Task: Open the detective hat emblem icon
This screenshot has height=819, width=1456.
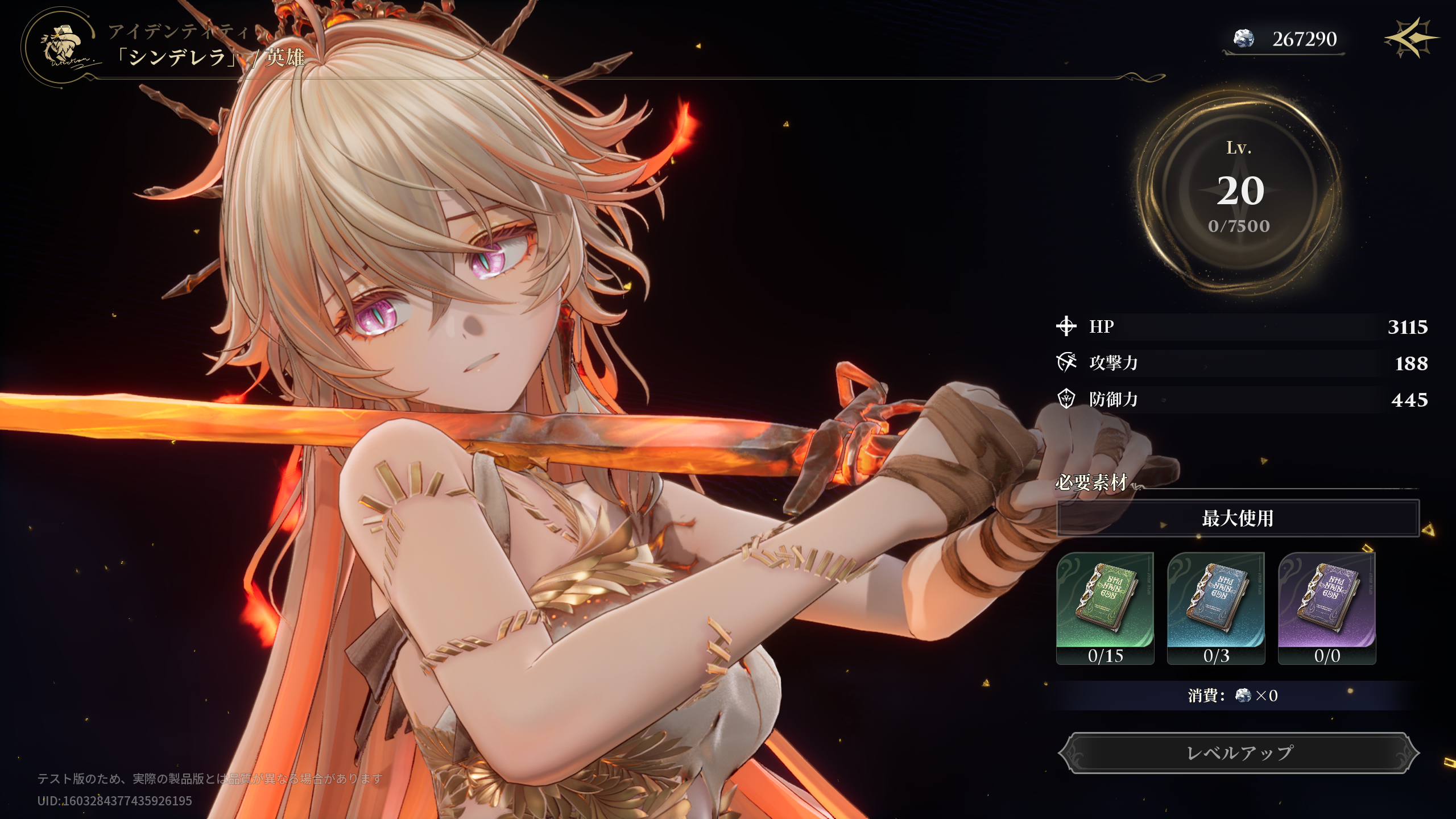Action: click(x=61, y=47)
